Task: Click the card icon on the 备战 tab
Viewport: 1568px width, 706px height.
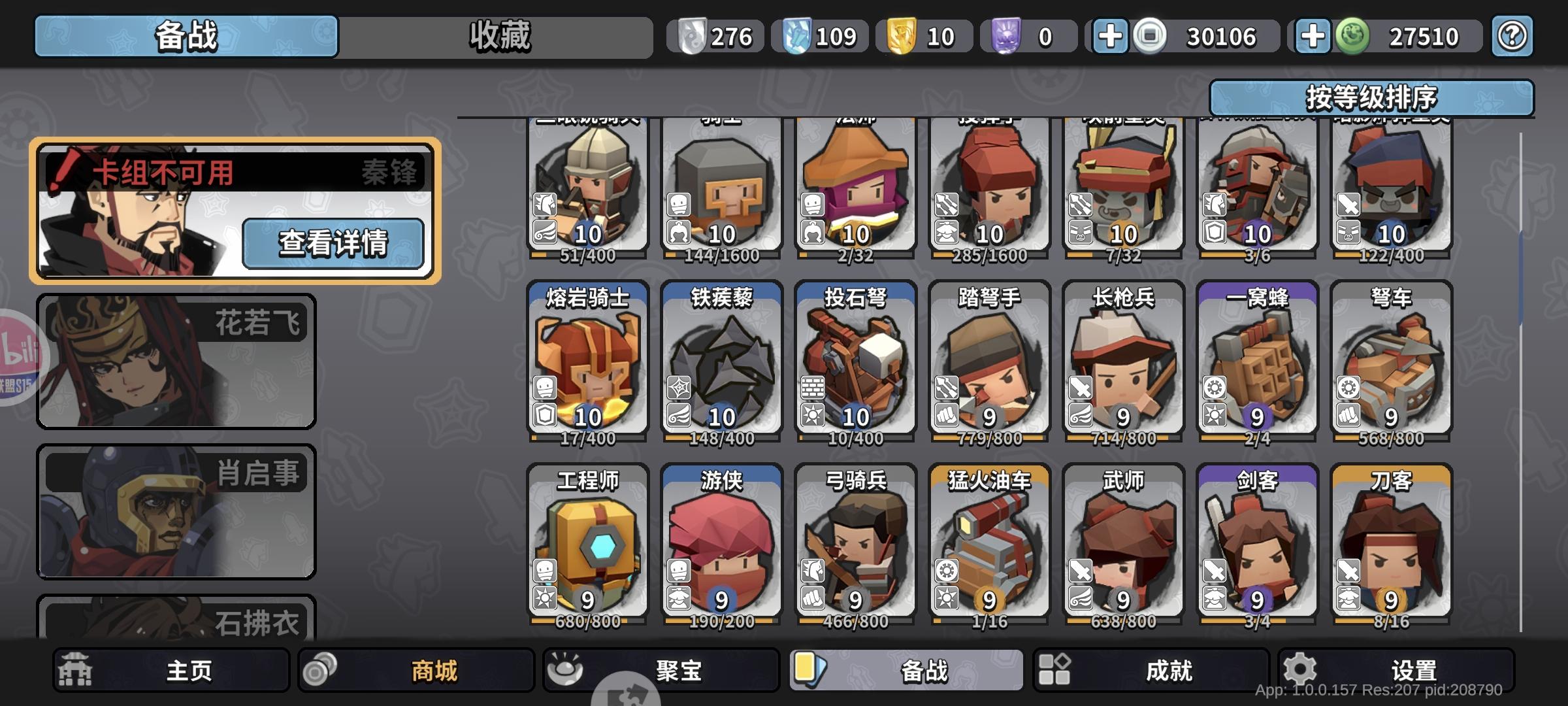Action: (812, 670)
